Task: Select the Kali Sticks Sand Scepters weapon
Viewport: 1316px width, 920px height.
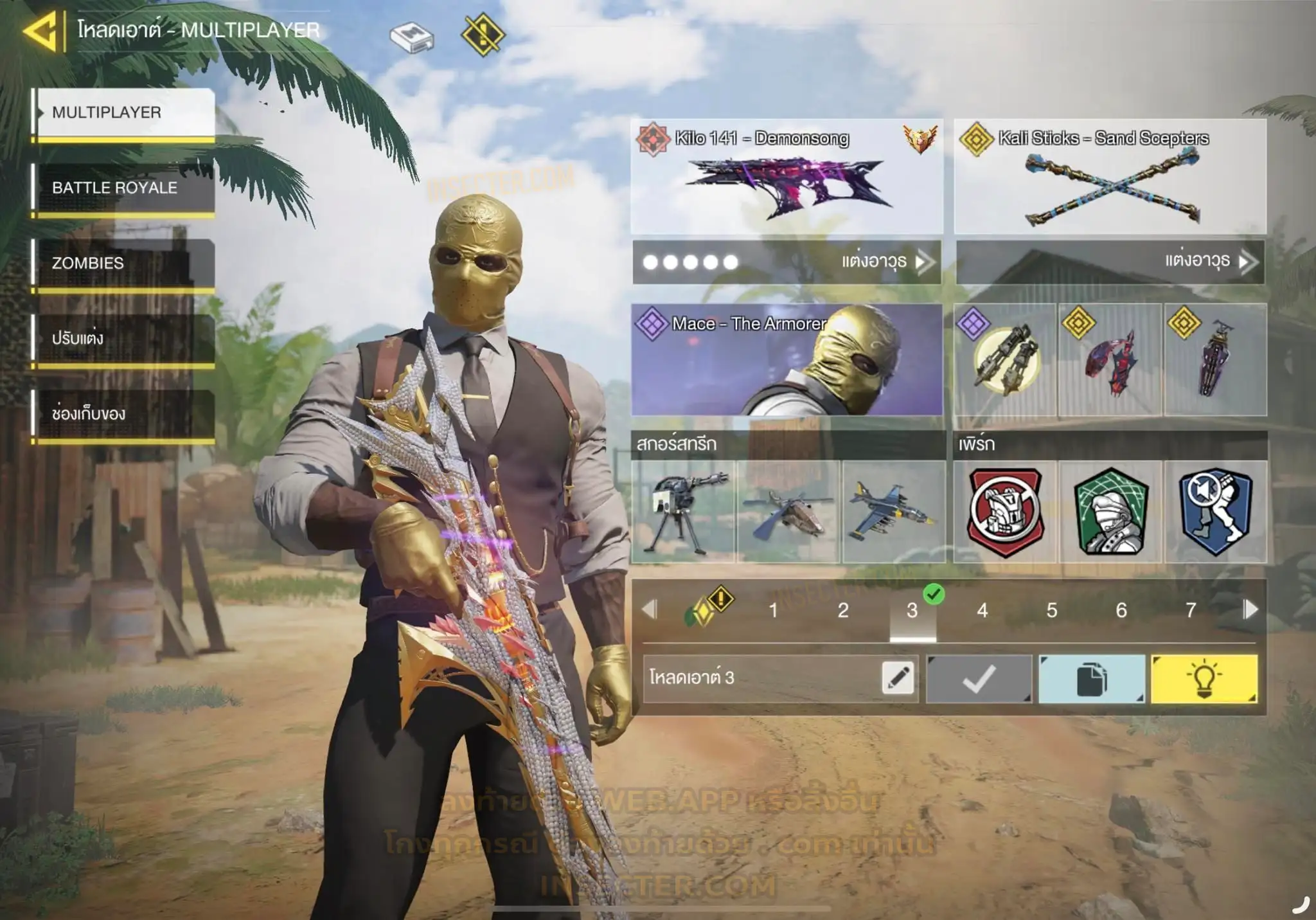Action: click(x=1110, y=176)
